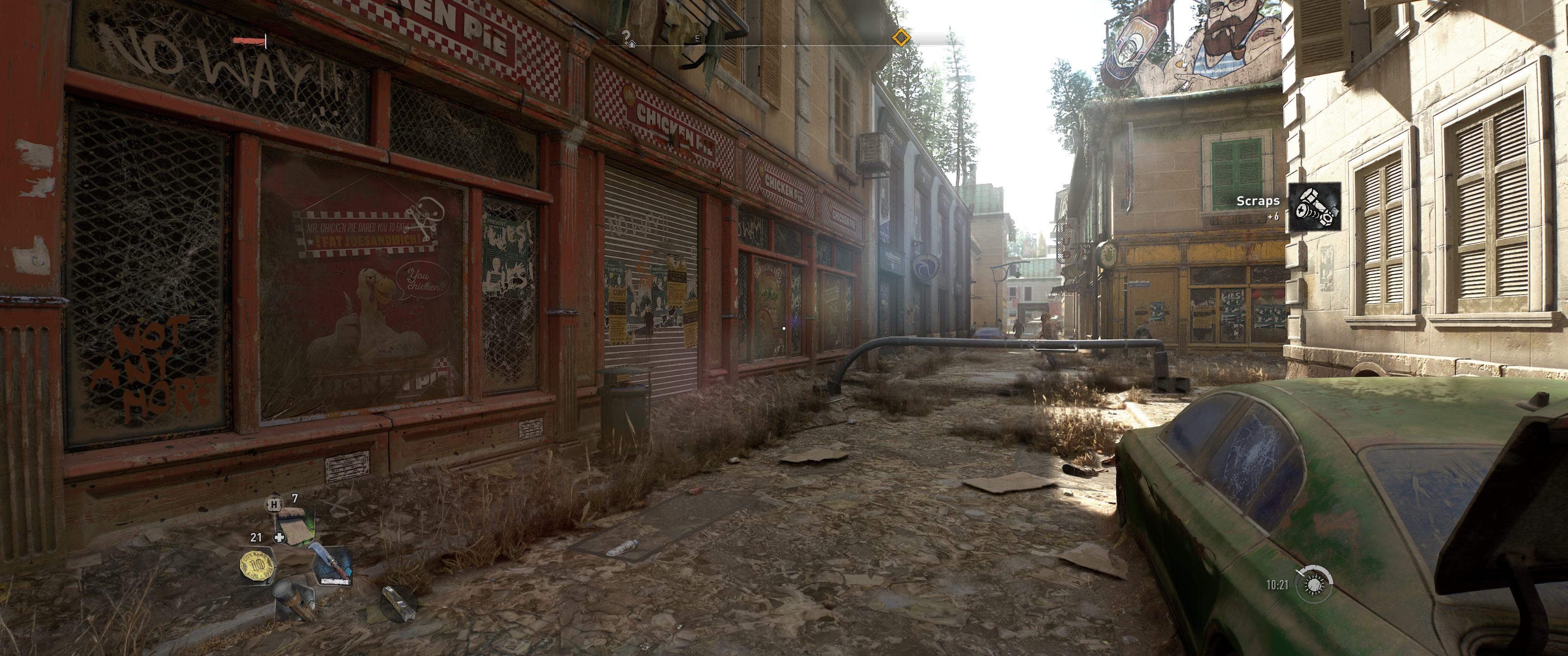The width and height of the screenshot is (1568, 656).
Task: Click the small metal UV light icon
Action: [399, 602]
